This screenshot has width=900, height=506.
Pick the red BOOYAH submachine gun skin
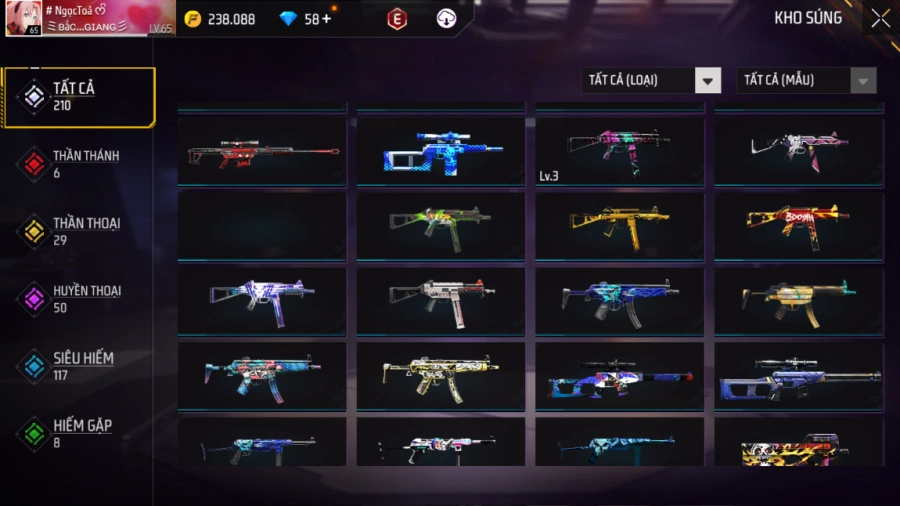(798, 226)
